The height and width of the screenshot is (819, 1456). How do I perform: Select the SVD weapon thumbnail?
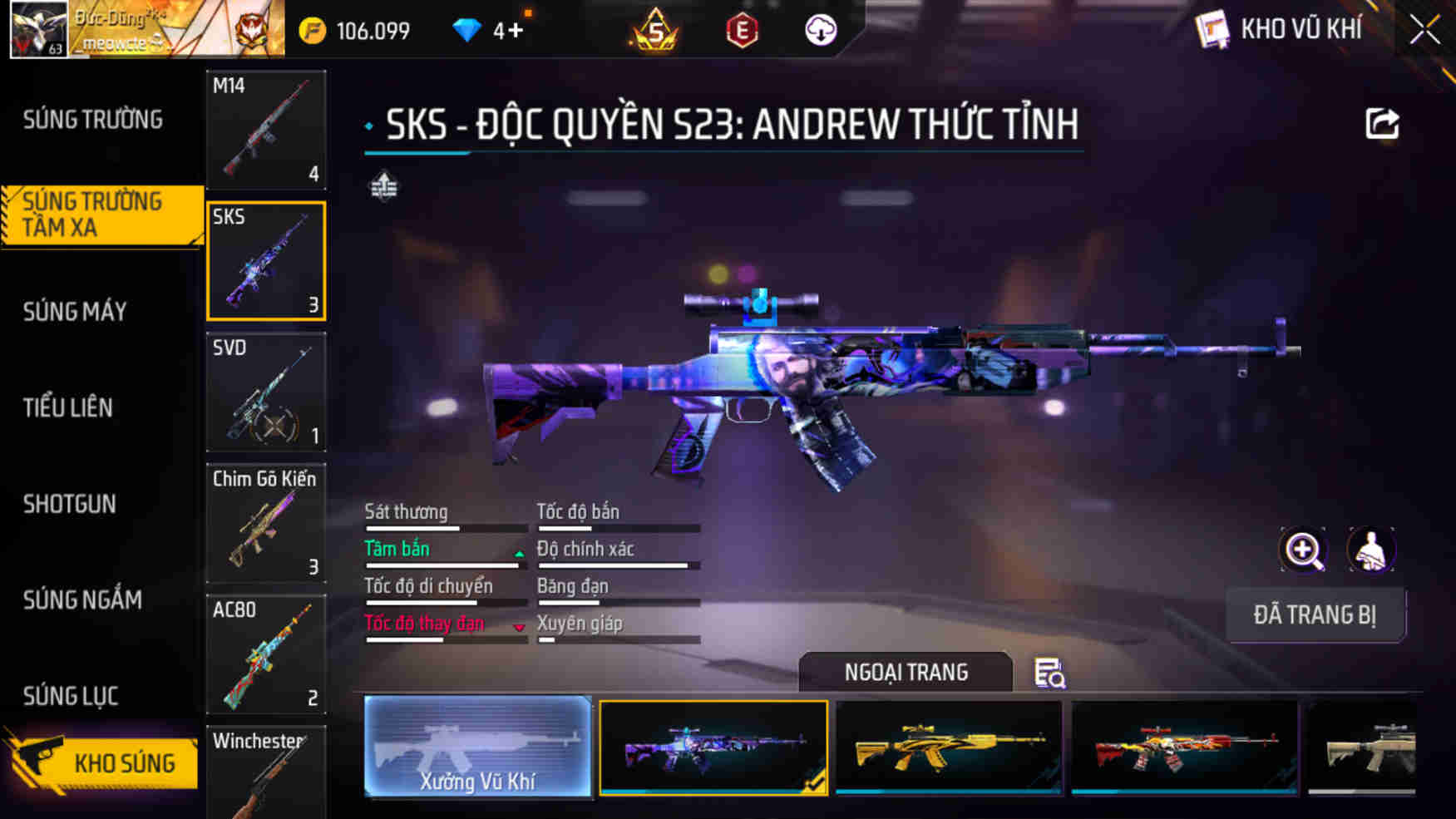pos(264,392)
